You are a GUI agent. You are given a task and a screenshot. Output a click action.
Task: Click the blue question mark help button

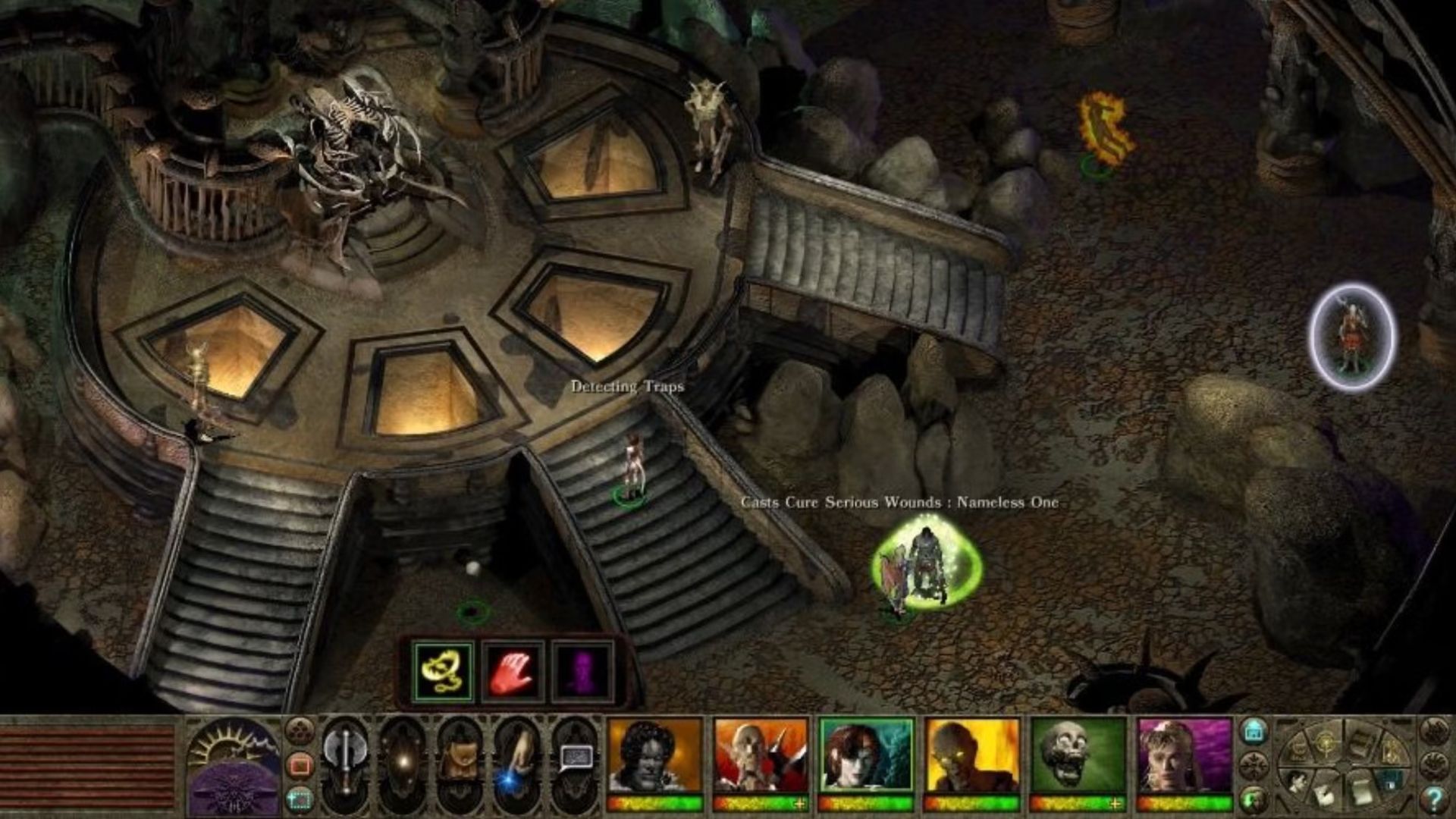click(x=1436, y=799)
